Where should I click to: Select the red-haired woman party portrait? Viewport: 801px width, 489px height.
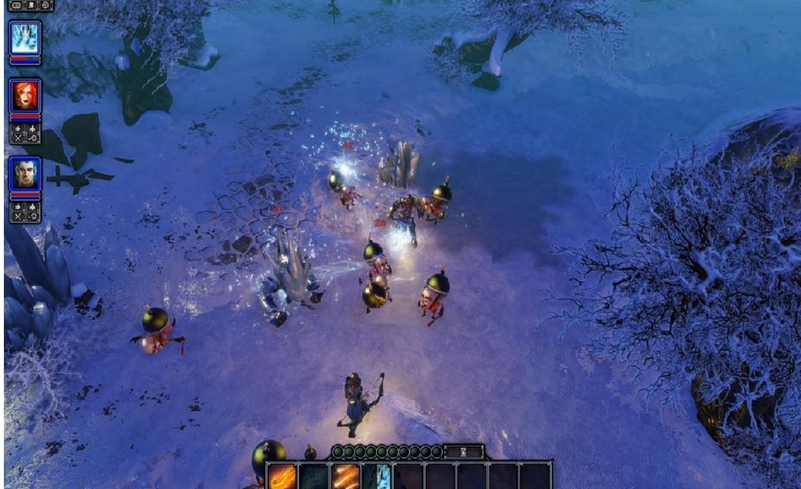point(24,96)
